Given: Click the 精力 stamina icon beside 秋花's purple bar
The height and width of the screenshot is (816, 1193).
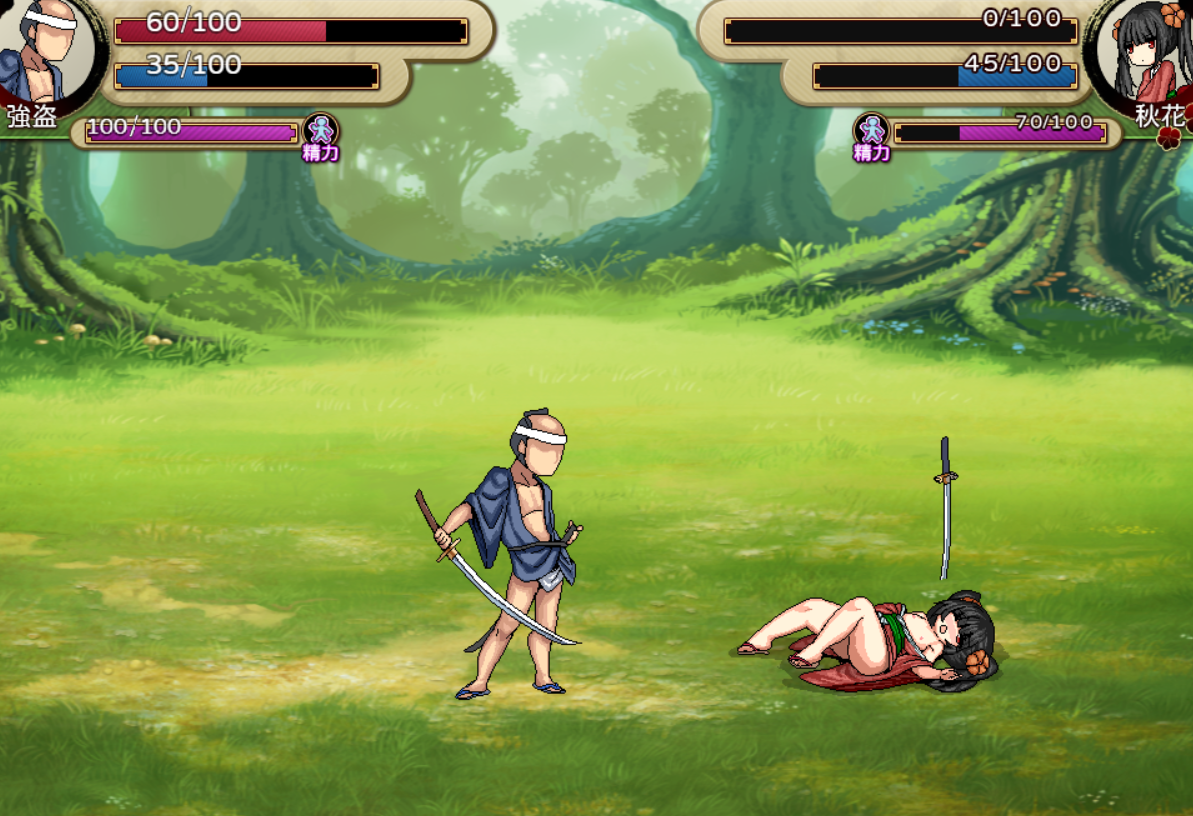Looking at the screenshot, I should coord(871,132).
